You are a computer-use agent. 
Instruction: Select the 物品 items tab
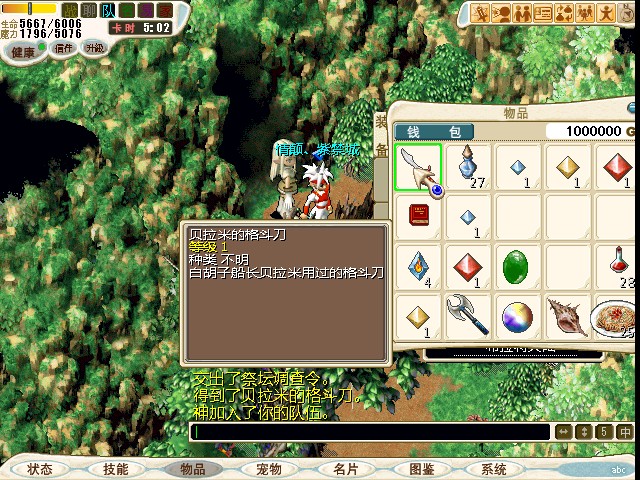pos(192,469)
